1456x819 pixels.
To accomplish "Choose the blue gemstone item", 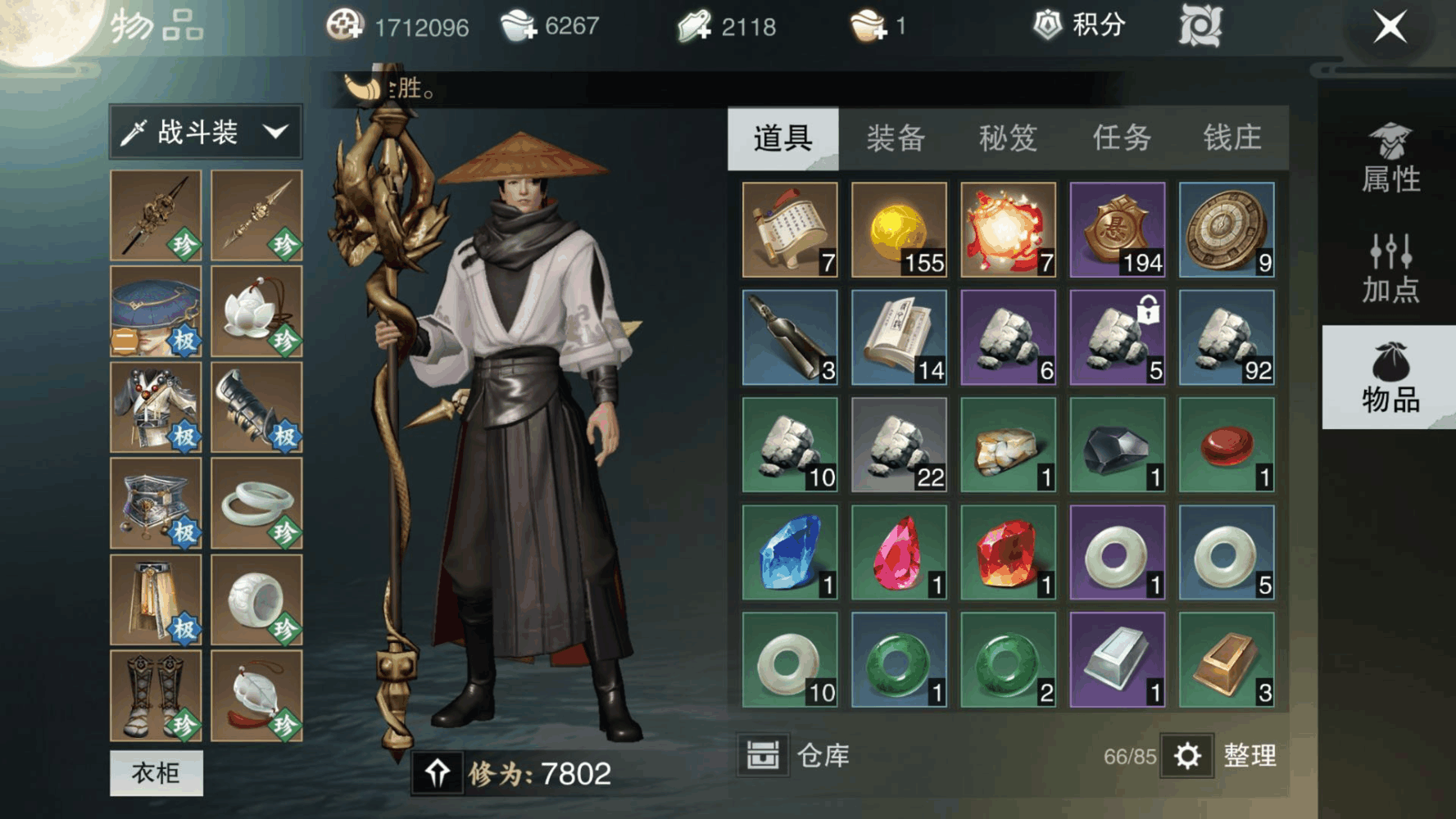I will [x=790, y=552].
